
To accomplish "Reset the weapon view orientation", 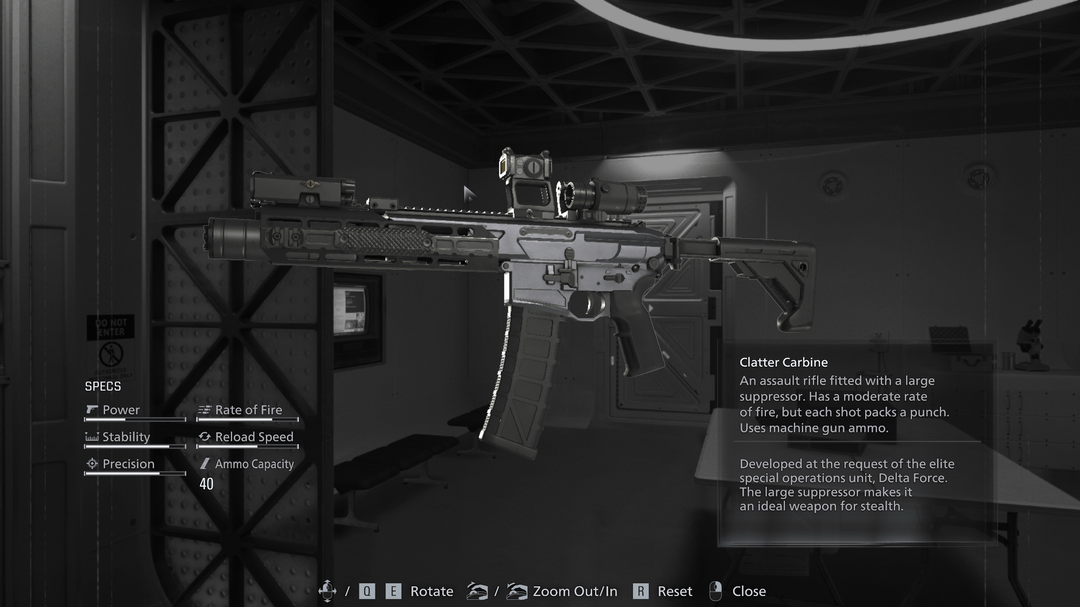I will [673, 591].
